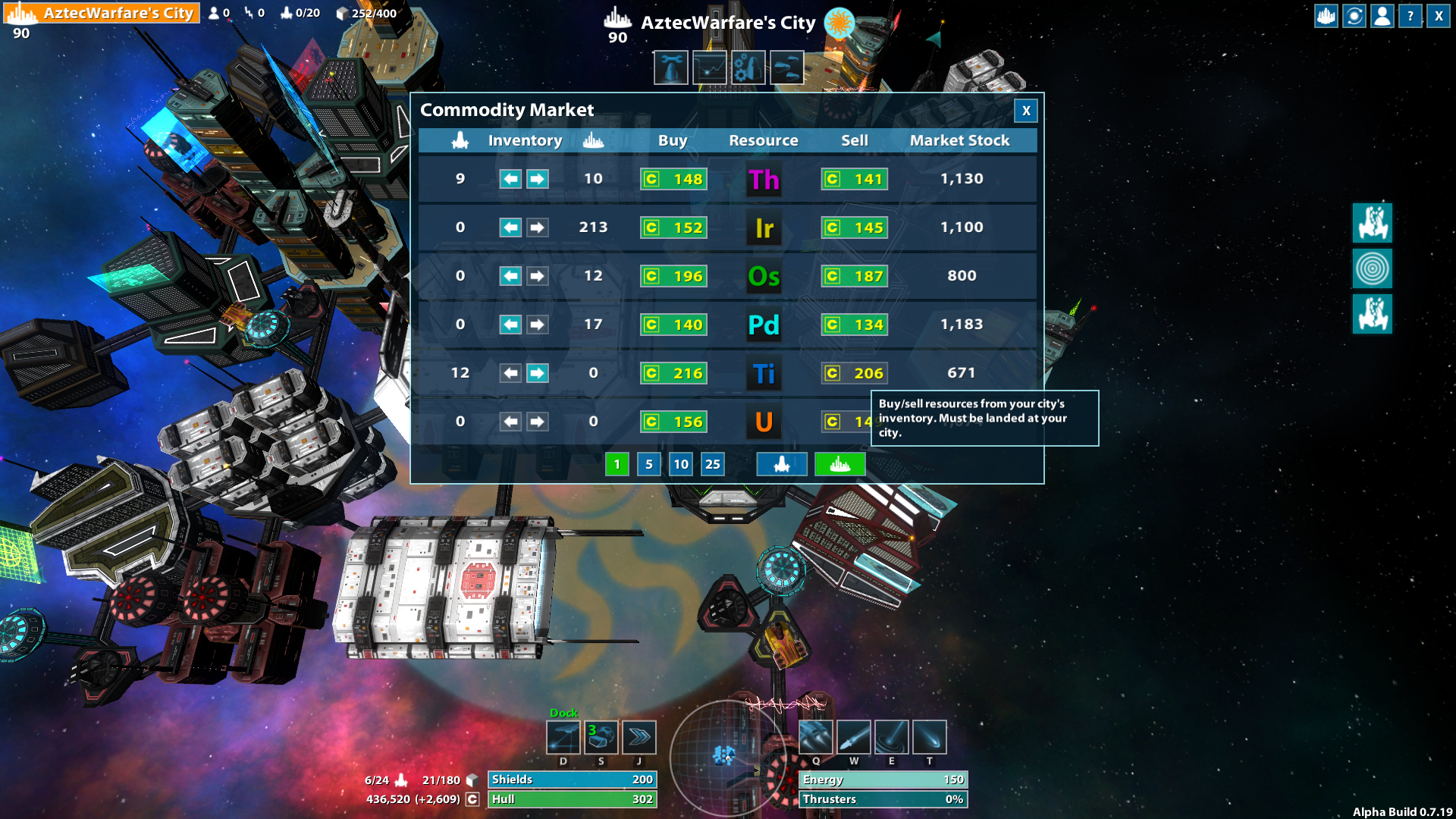Open the ship outfitting gears icon
The image size is (1456, 819).
pyautogui.click(x=748, y=67)
